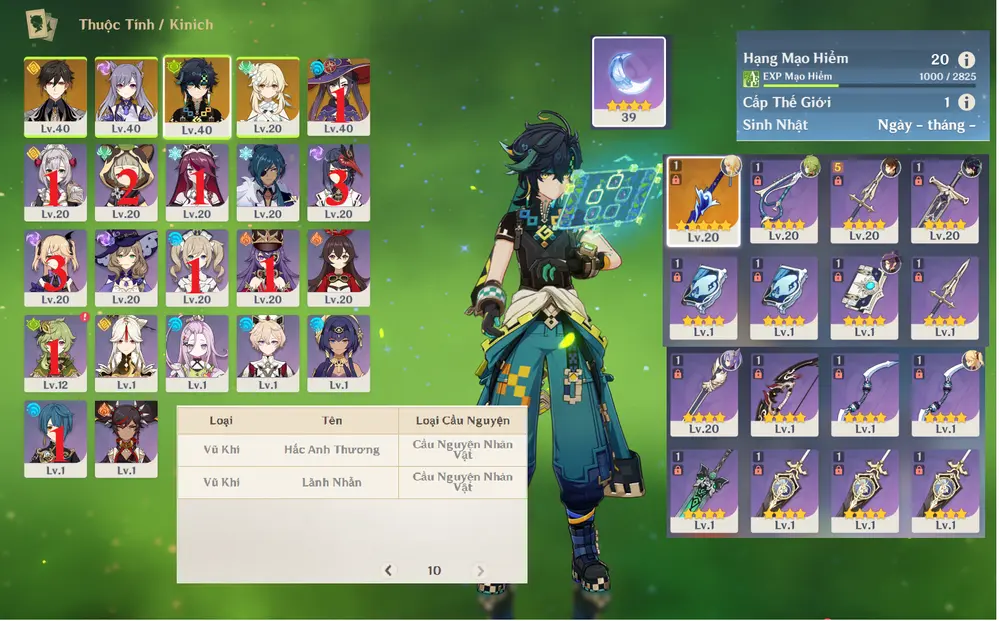
Task: Select Zhongli's character portrait
Action: point(55,97)
